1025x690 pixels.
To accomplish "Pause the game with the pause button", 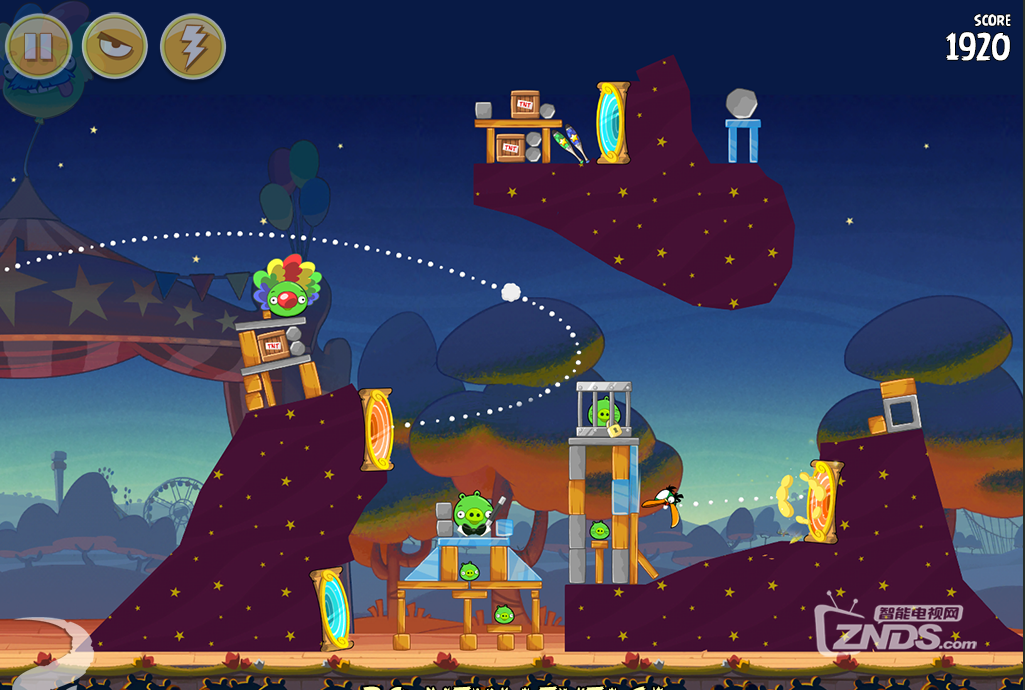I will (x=38, y=46).
